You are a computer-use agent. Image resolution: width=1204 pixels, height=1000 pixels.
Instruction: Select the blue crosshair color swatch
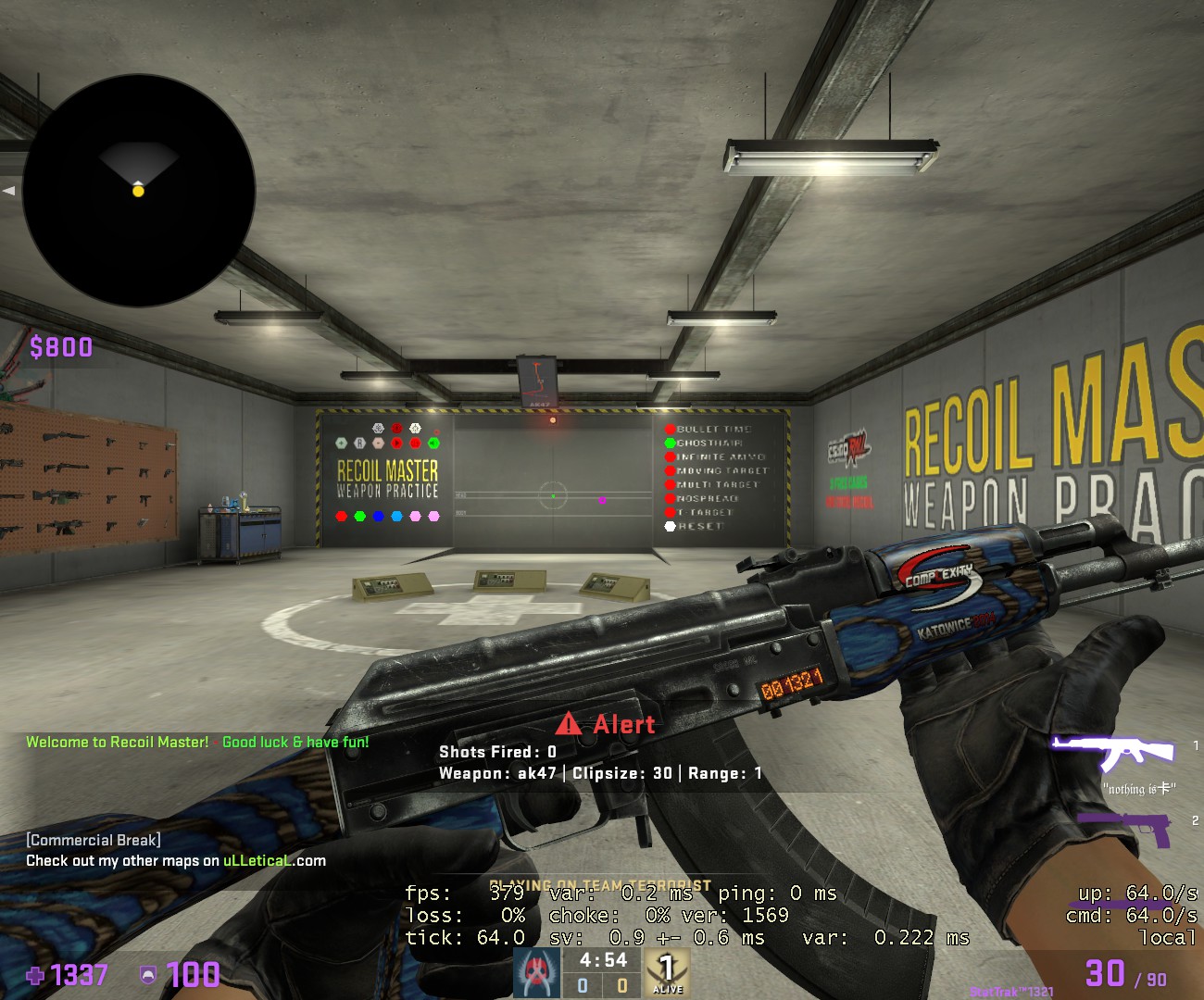tap(378, 516)
